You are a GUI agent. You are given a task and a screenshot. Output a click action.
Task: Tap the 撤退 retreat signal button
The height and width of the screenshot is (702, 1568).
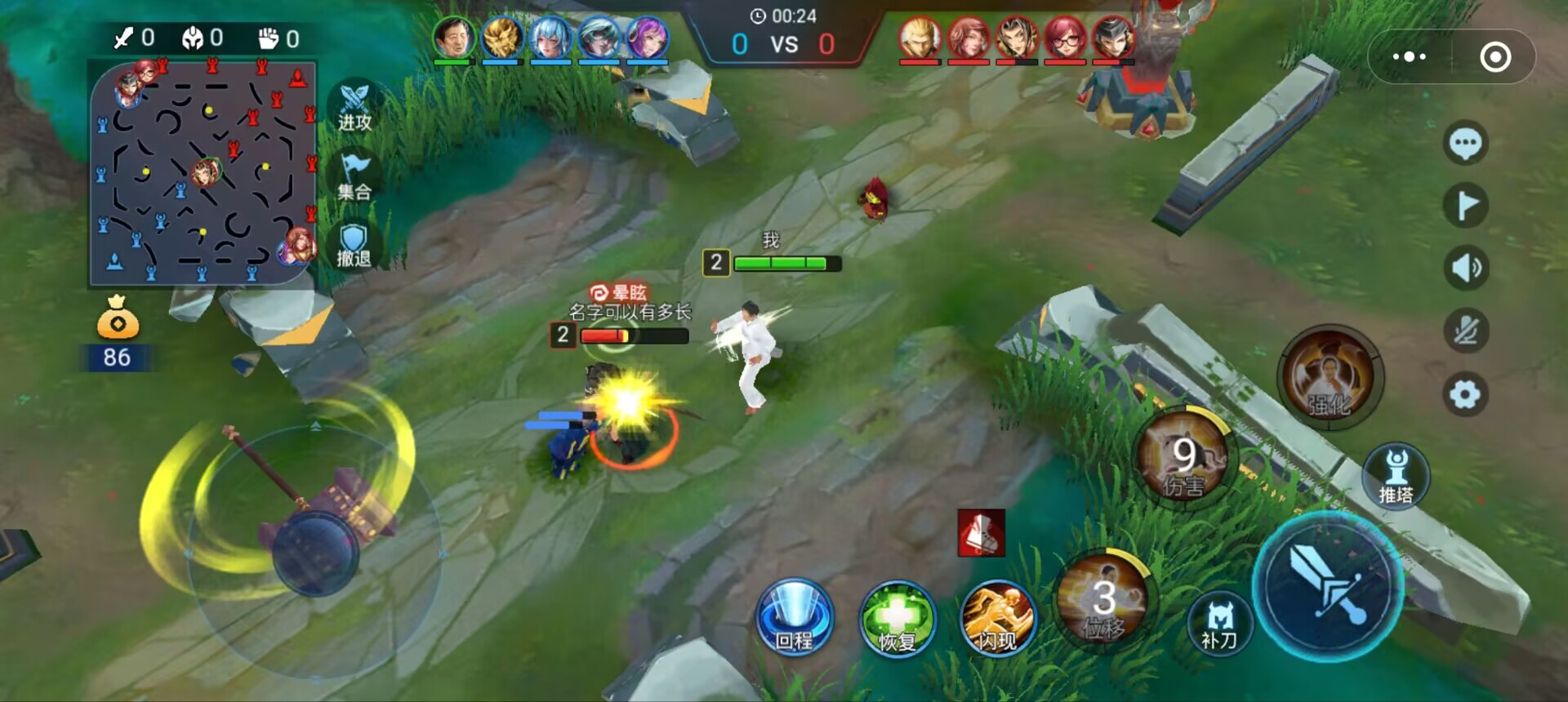pos(354,245)
